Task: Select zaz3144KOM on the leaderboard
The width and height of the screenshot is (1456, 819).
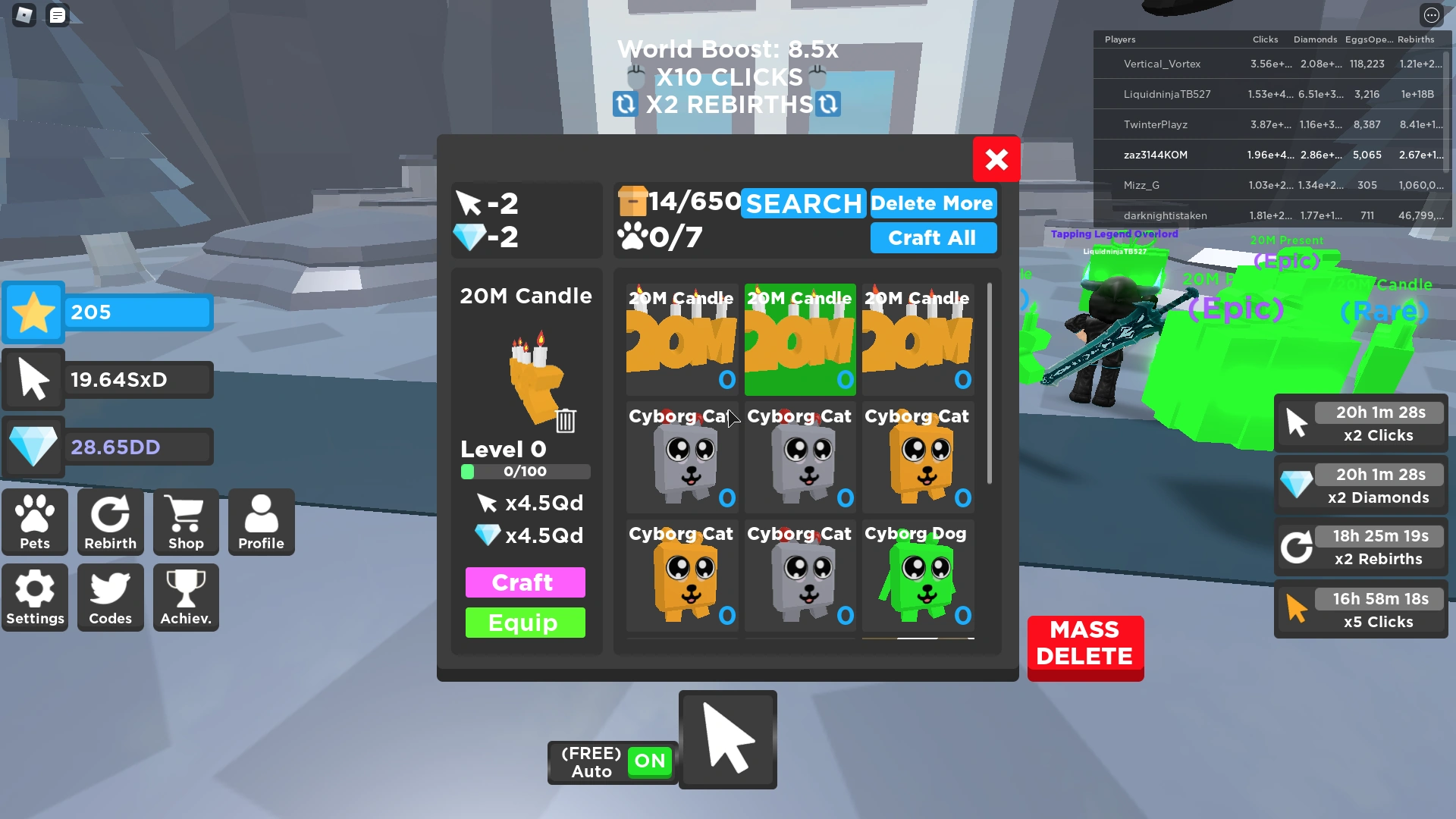Action: click(1156, 154)
